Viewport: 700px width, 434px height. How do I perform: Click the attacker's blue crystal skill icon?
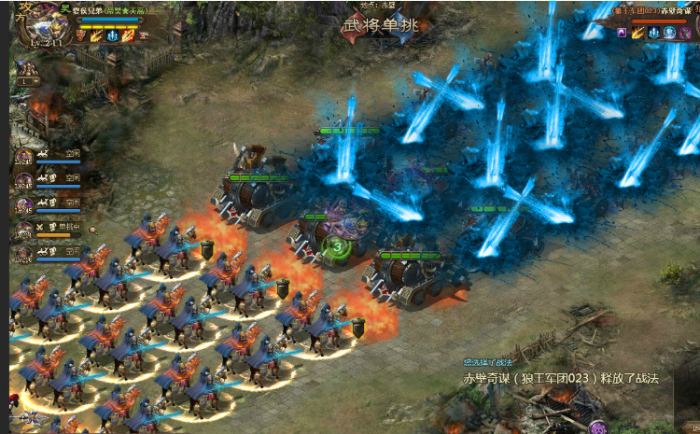coord(111,36)
